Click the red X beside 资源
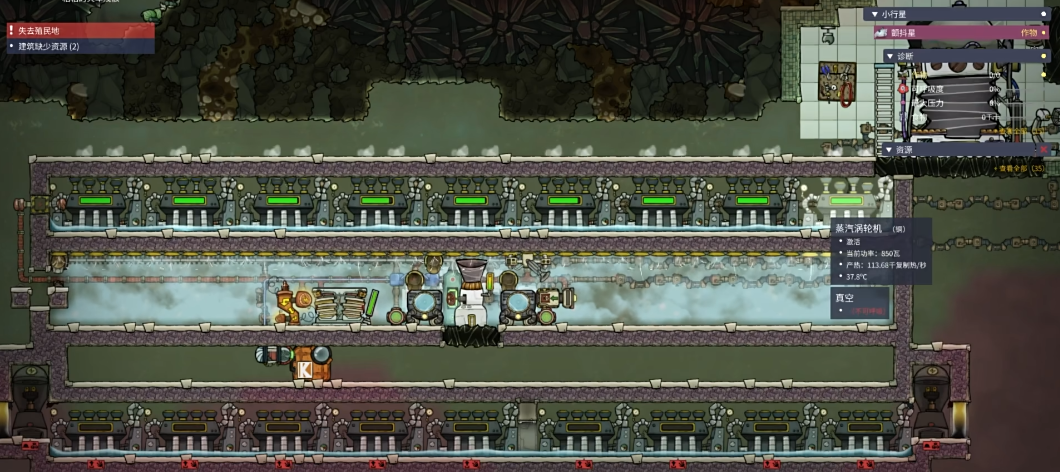This screenshot has height=472, width=1060. coord(1043,150)
